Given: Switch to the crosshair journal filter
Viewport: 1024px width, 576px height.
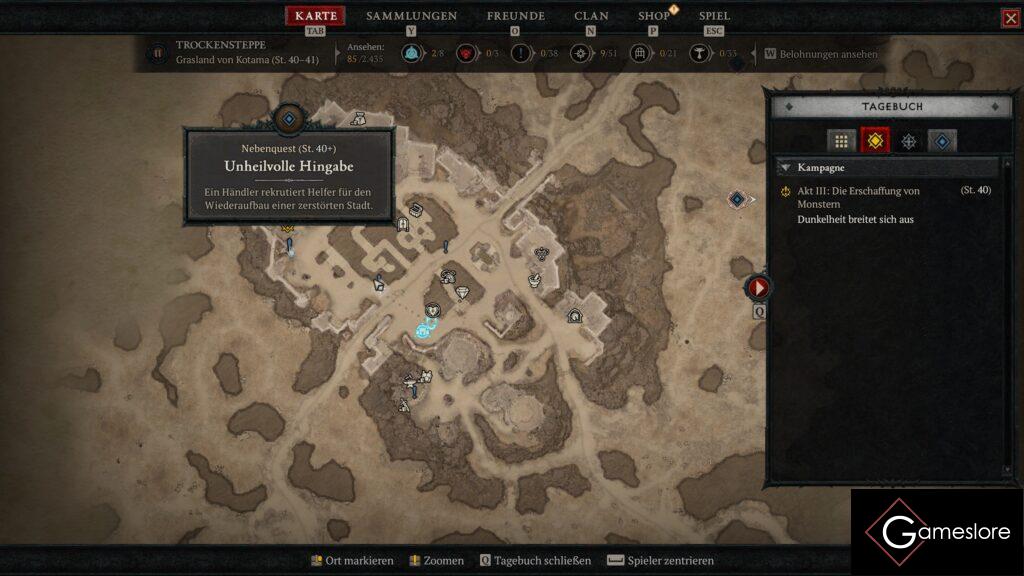Looking at the screenshot, I should (908, 141).
